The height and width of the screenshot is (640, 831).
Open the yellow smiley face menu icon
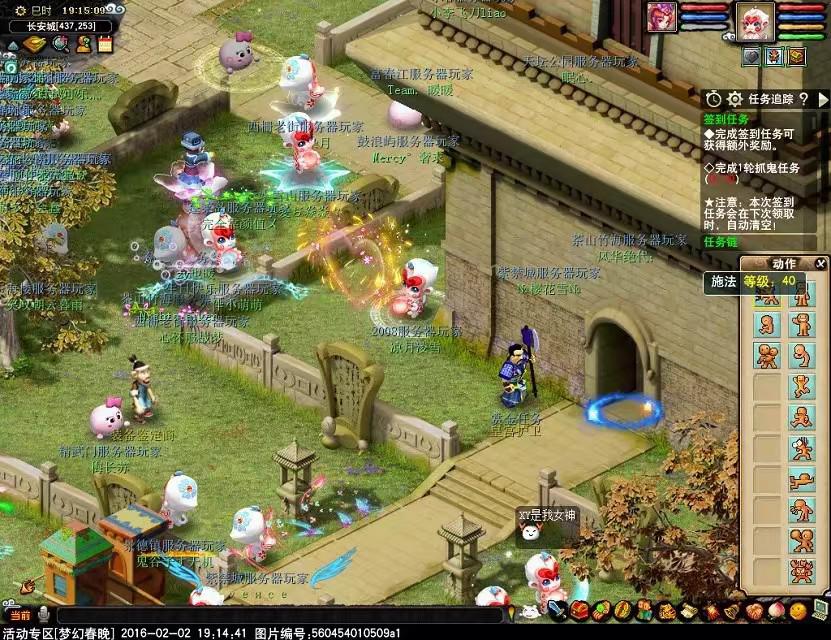coord(796,610)
